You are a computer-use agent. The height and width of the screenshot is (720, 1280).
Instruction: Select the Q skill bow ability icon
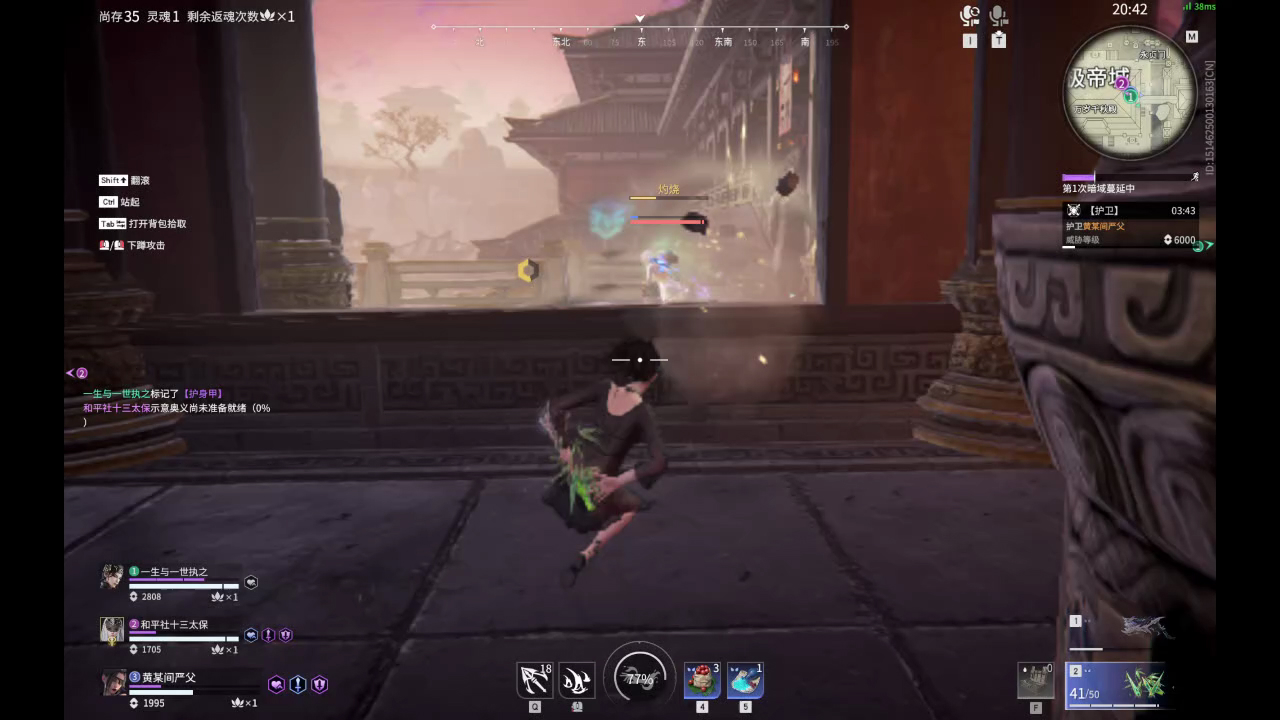point(535,680)
